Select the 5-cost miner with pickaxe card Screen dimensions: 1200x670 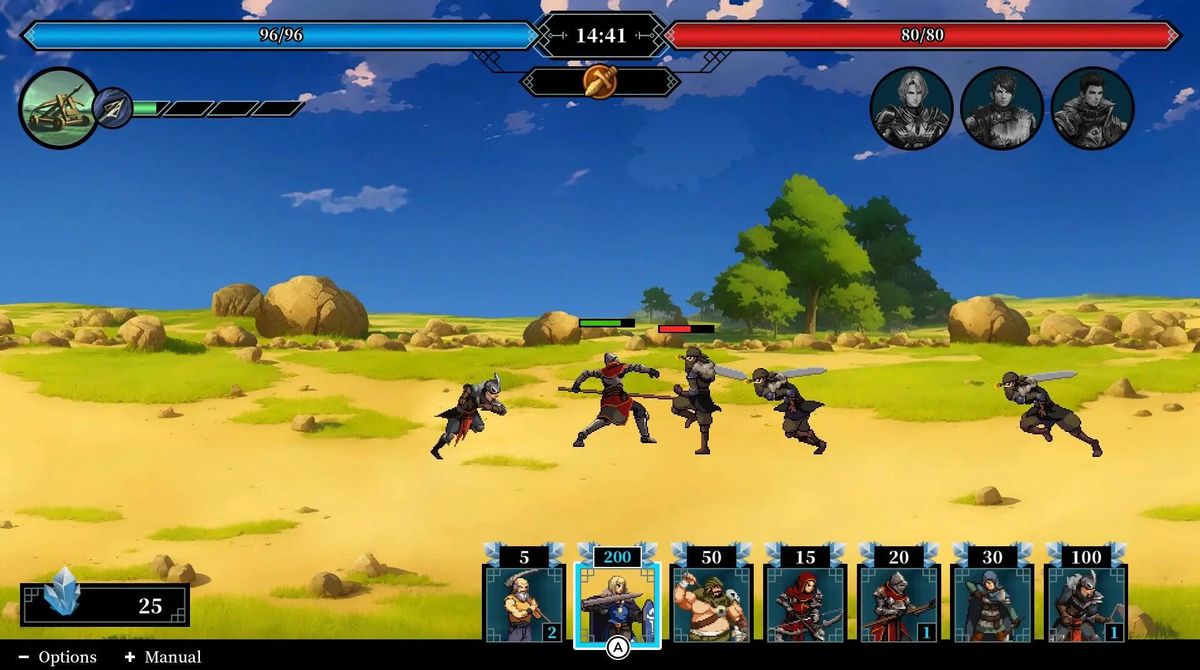(x=524, y=603)
